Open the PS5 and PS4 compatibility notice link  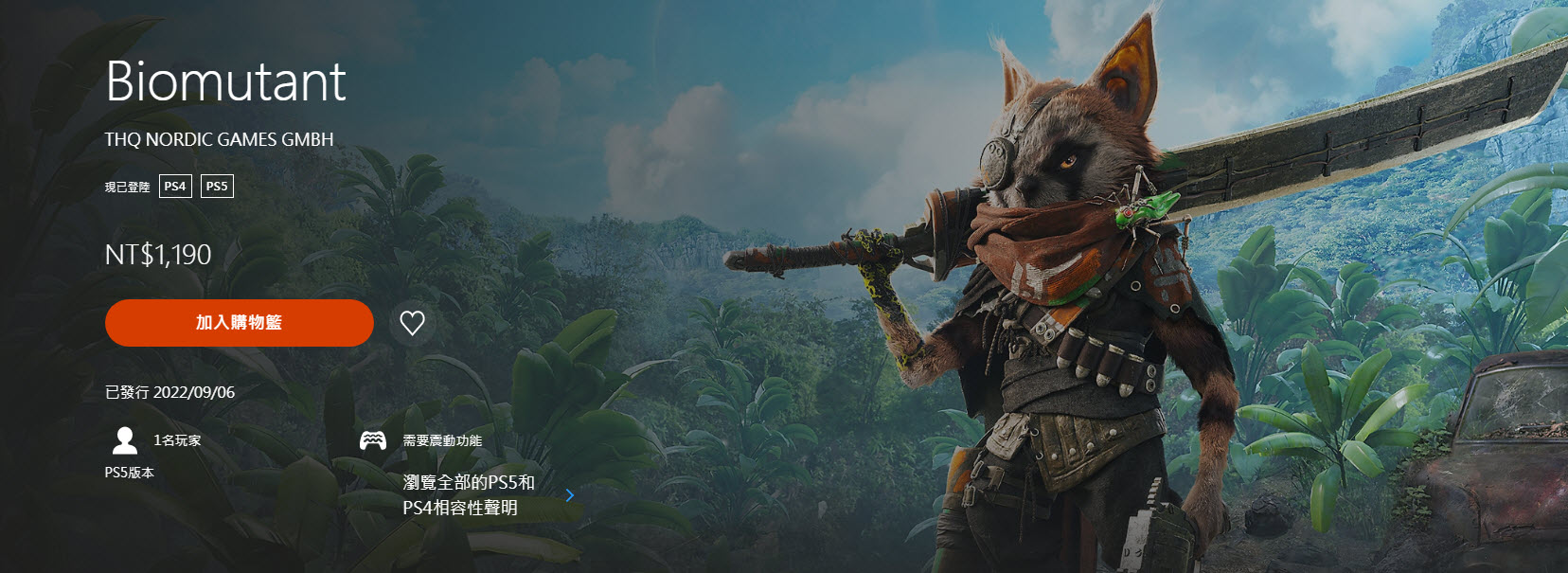(470, 495)
